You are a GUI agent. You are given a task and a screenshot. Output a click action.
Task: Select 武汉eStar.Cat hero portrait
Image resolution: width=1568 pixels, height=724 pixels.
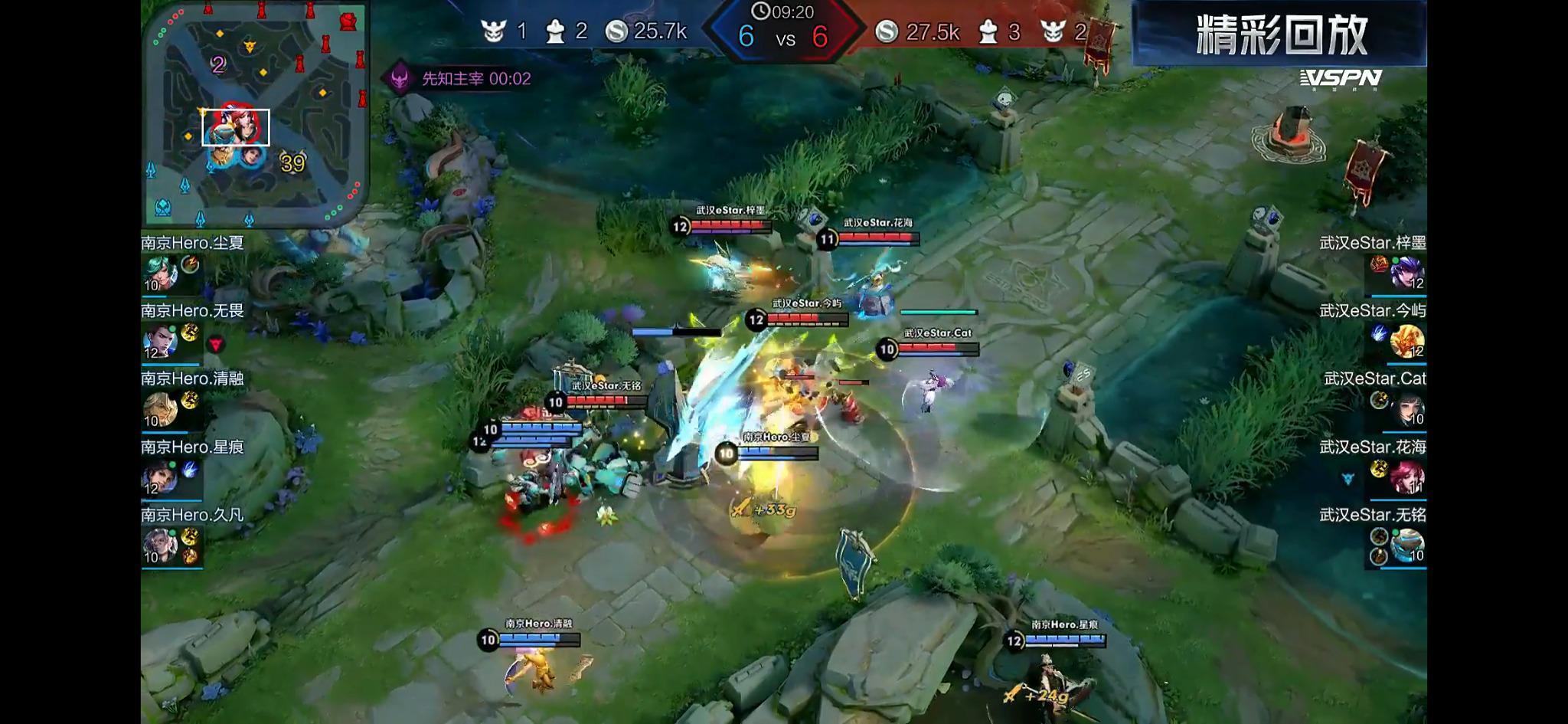1406,408
